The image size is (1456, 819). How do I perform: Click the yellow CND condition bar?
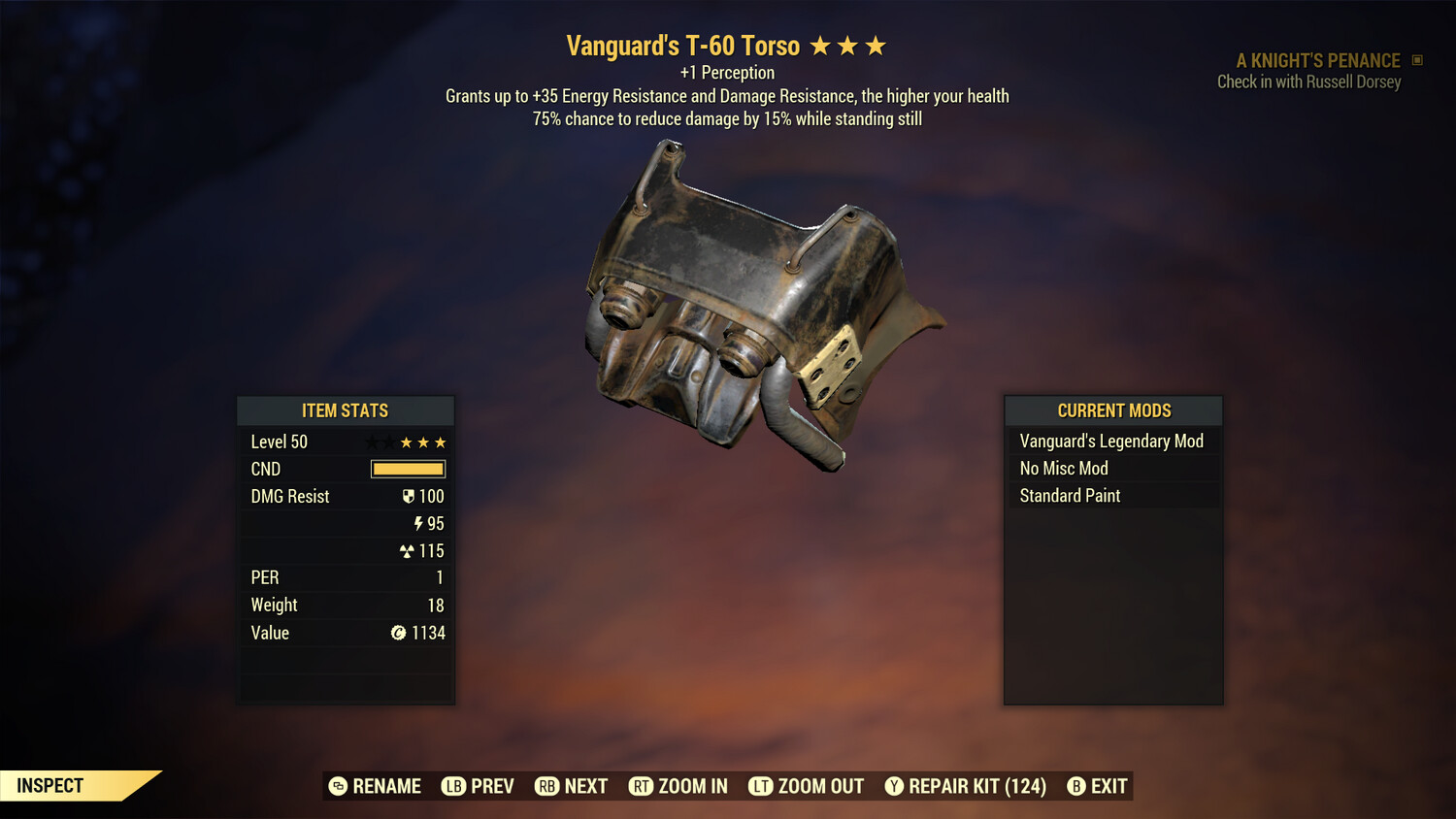(x=406, y=469)
